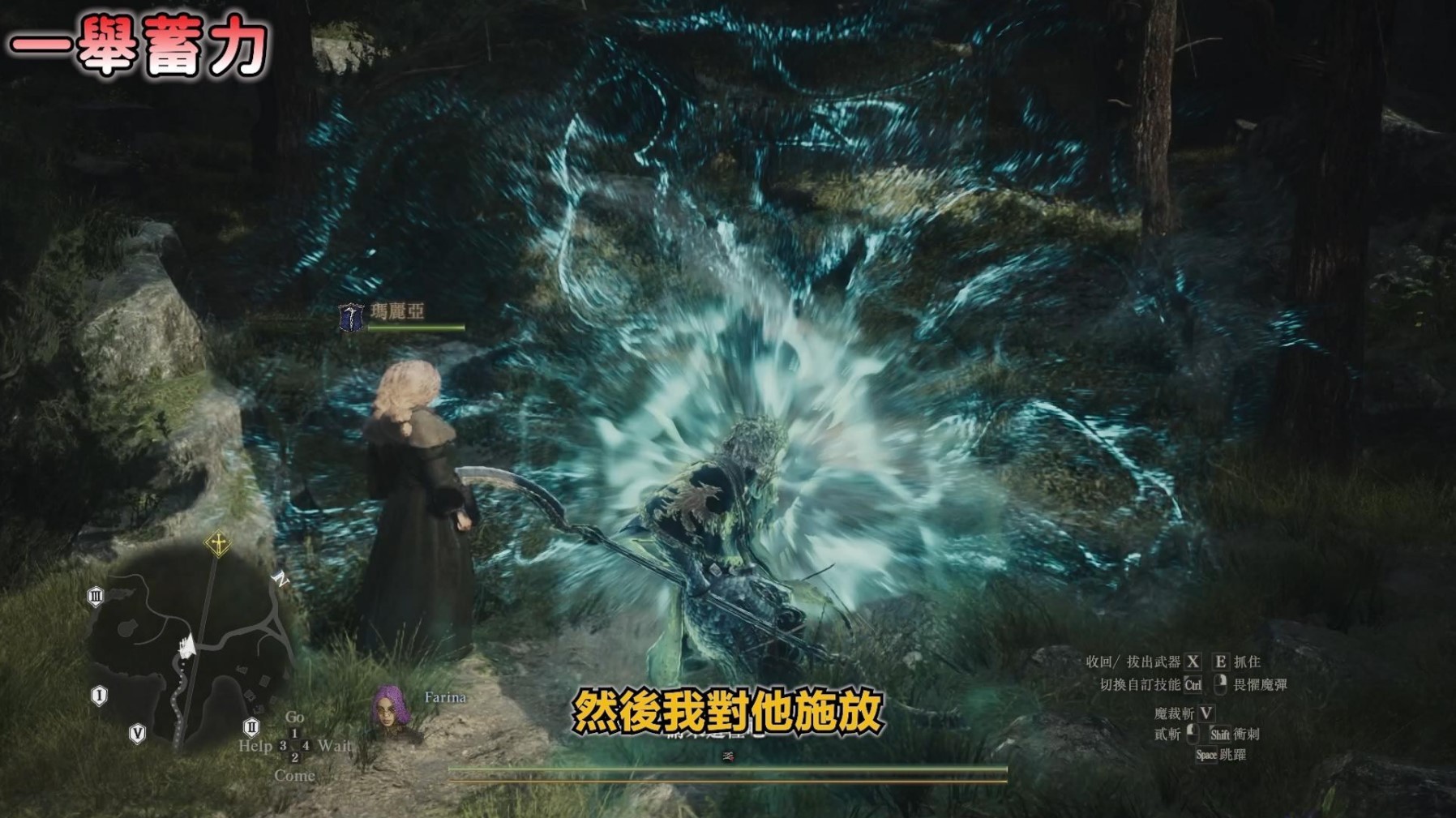Image resolution: width=1456 pixels, height=818 pixels.
Task: Click the X key icon for sheathing weapon
Action: click(1194, 662)
